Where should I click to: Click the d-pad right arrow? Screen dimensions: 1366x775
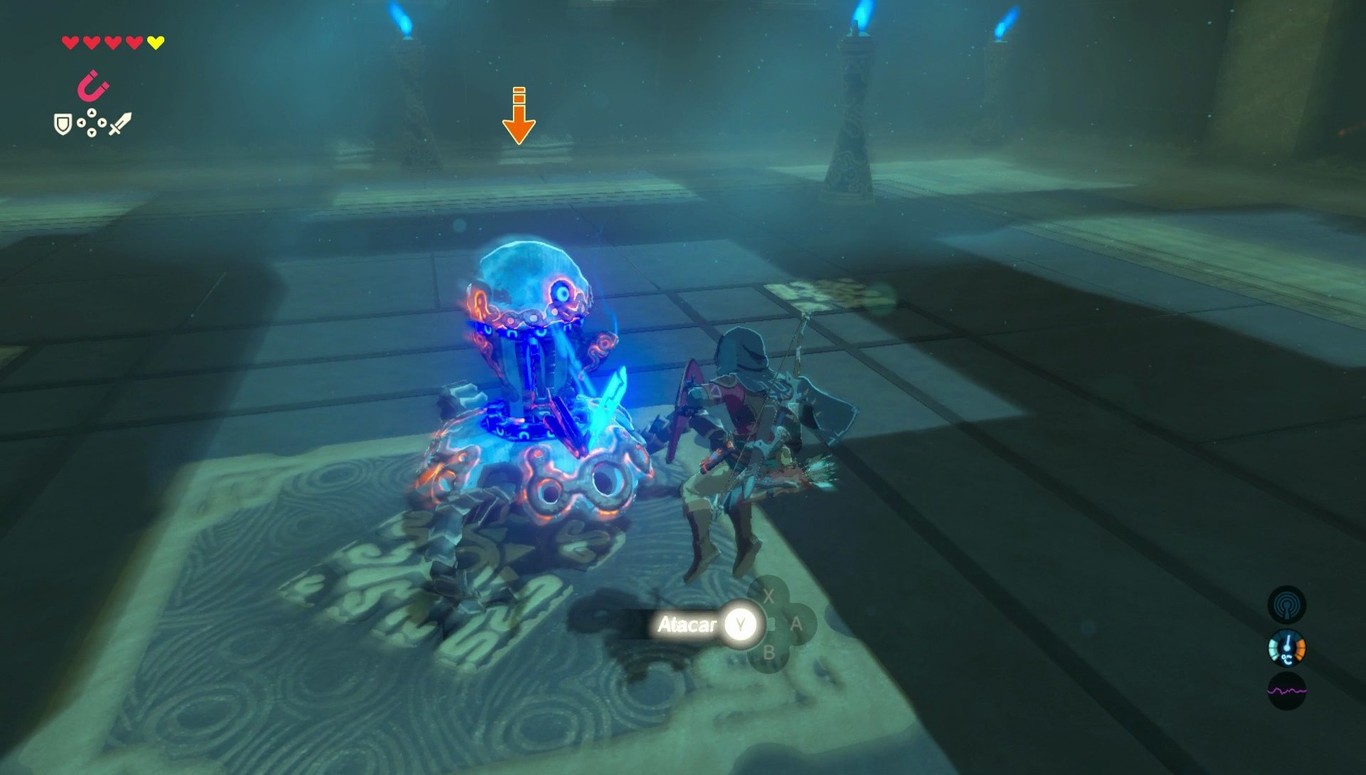102,122
